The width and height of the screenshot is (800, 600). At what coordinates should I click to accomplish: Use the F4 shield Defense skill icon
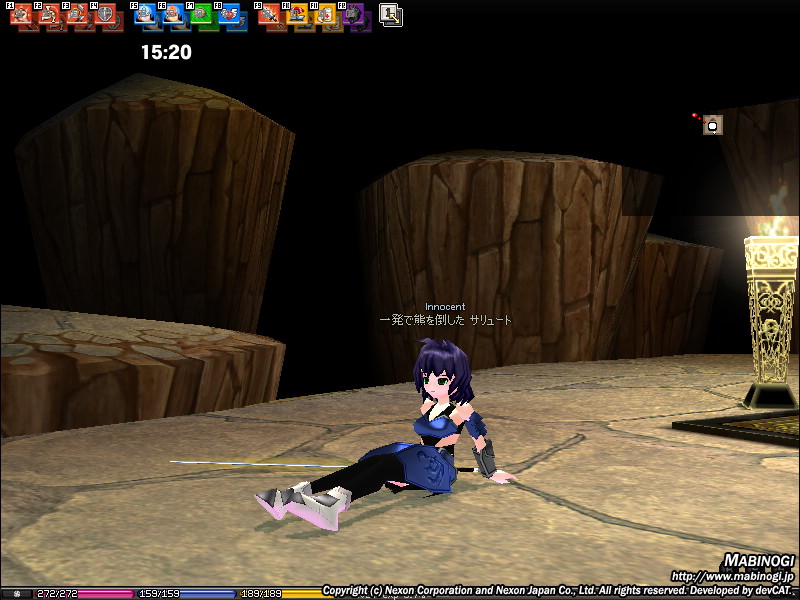point(104,16)
